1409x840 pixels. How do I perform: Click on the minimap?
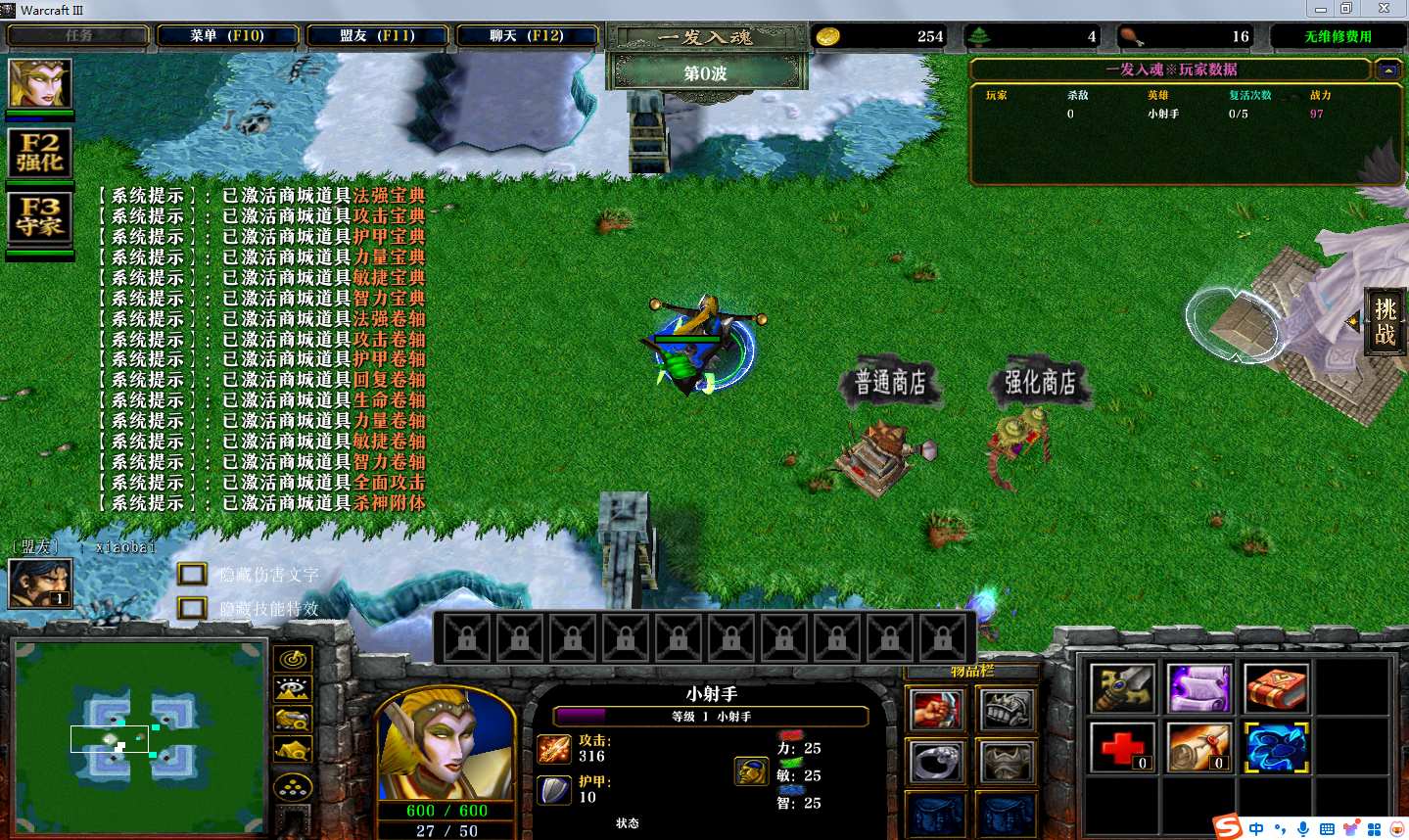[x=139, y=736]
